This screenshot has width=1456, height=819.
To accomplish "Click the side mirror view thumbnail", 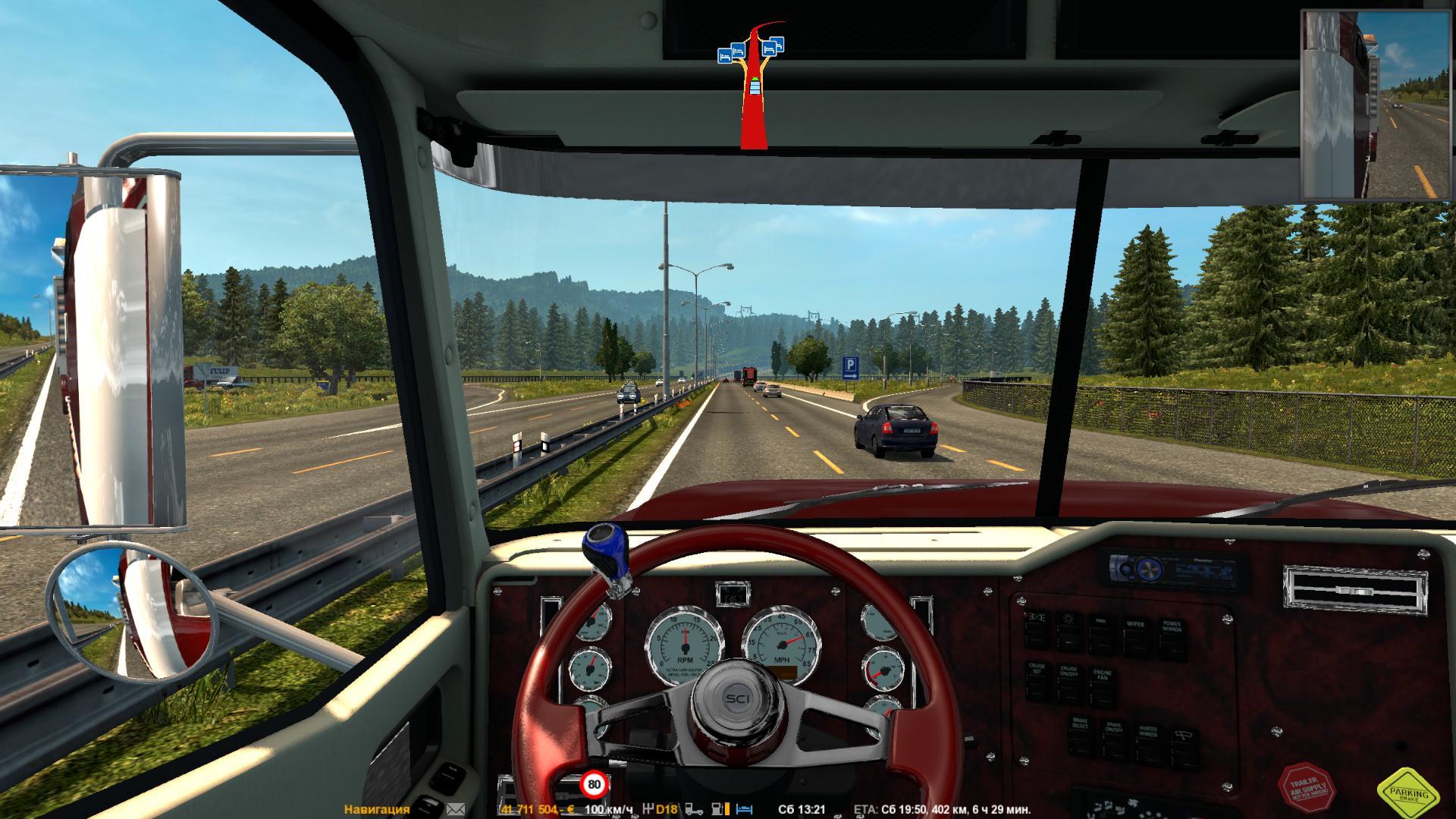I will pos(1377,105).
